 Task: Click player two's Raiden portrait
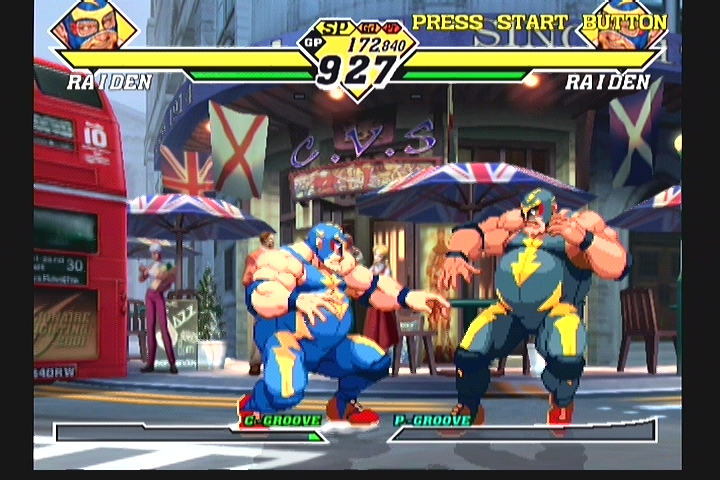[622, 27]
